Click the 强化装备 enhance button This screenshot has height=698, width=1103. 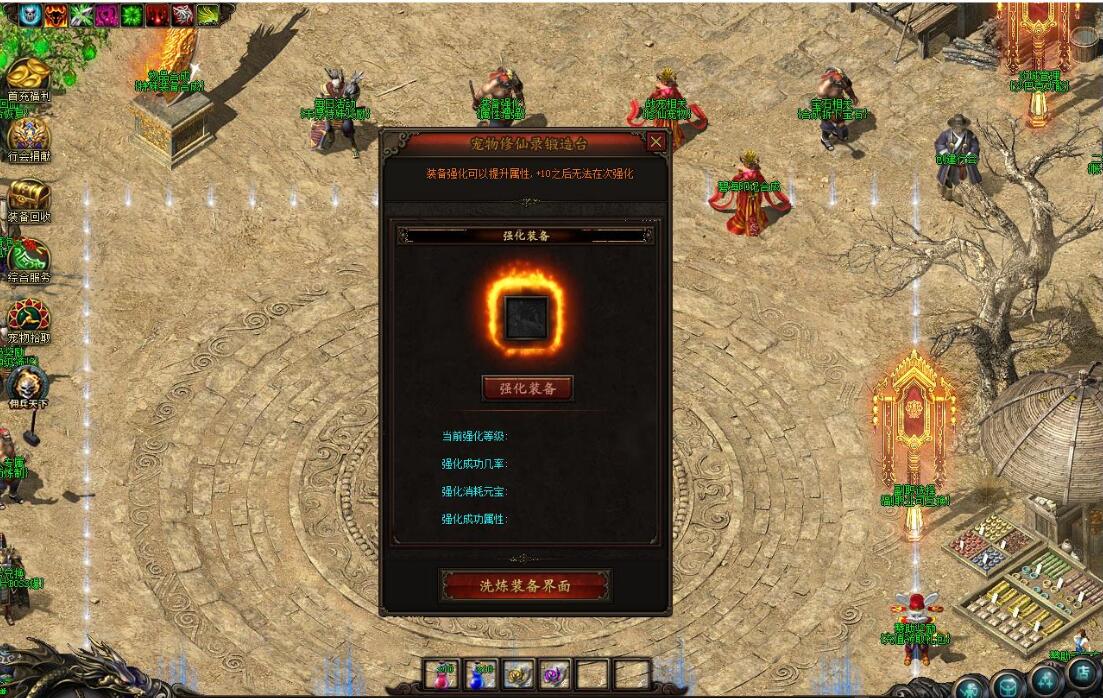click(x=527, y=388)
